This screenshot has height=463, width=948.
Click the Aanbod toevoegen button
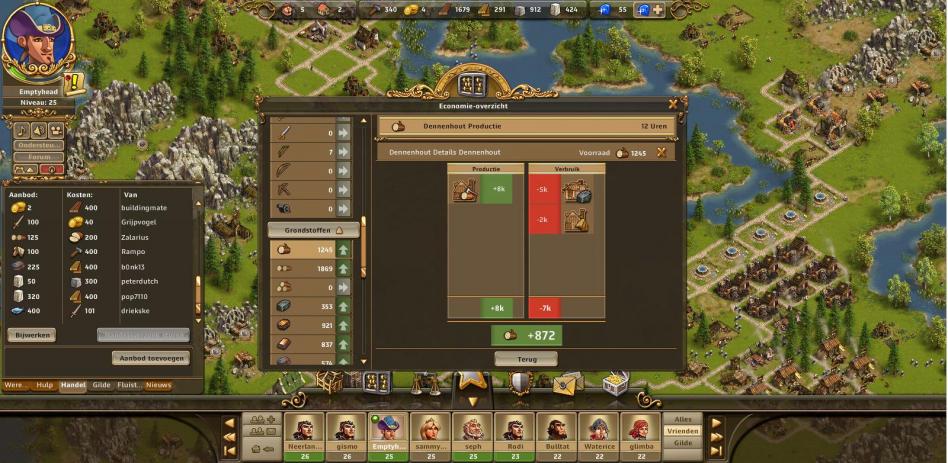pyautogui.click(x=150, y=358)
